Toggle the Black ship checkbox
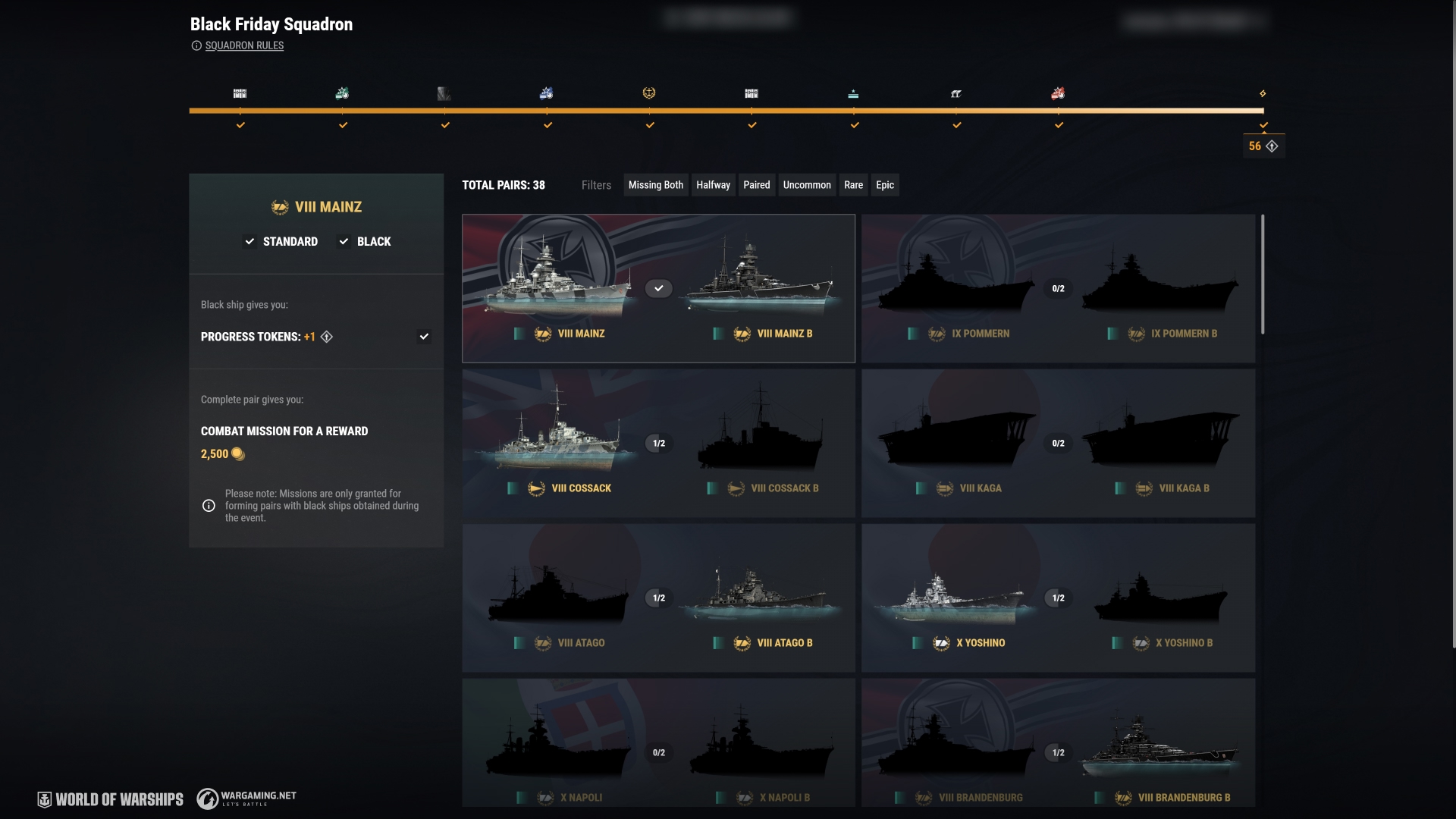The width and height of the screenshot is (1456, 819). pos(345,241)
